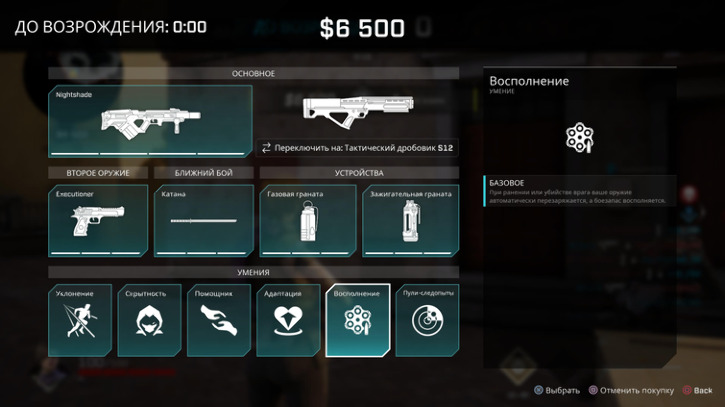725x407 pixels.
Task: Select the highlighted Восполнение ability
Action: coord(358,320)
